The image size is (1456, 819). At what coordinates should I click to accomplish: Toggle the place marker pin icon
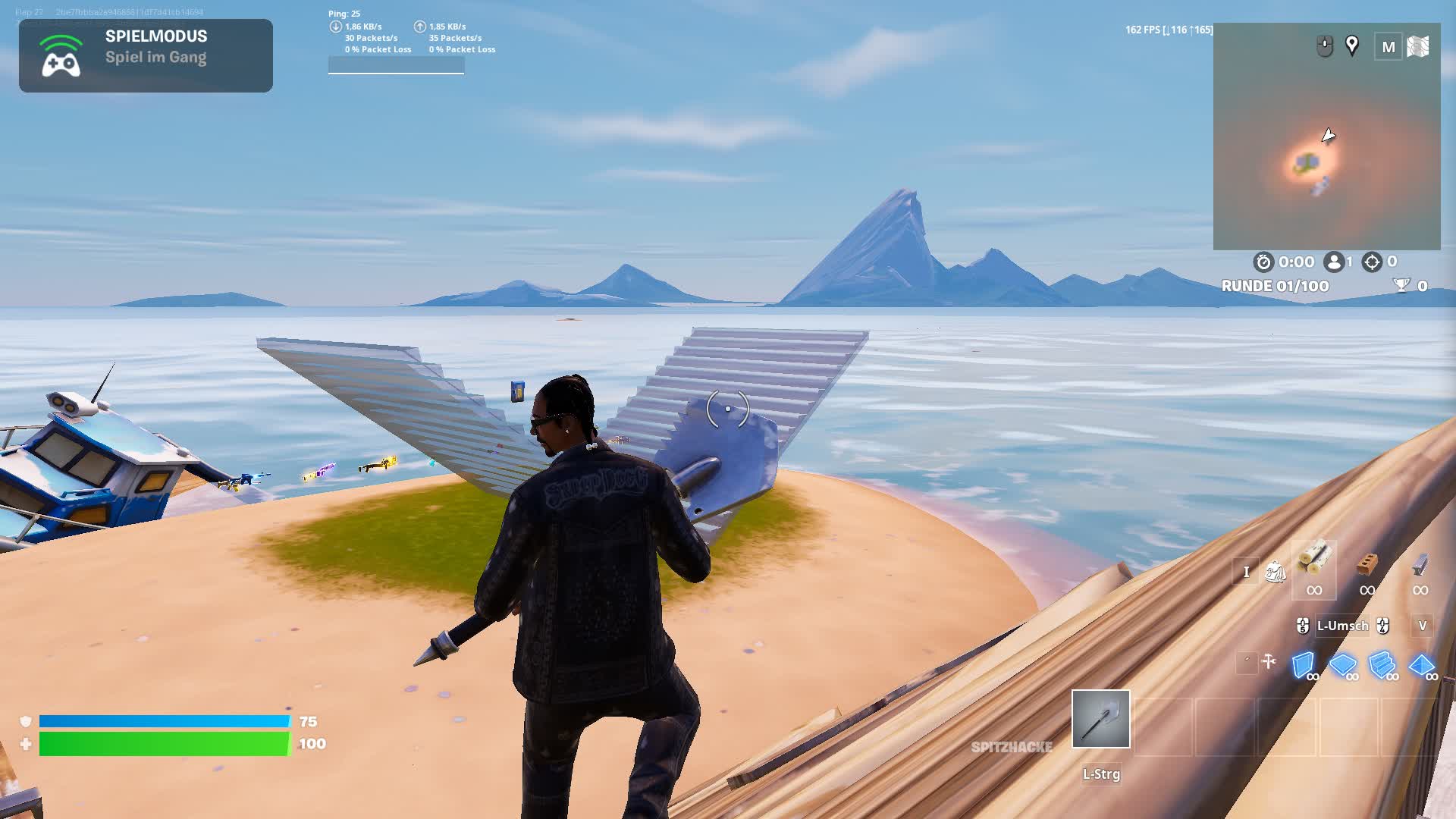click(x=1351, y=47)
